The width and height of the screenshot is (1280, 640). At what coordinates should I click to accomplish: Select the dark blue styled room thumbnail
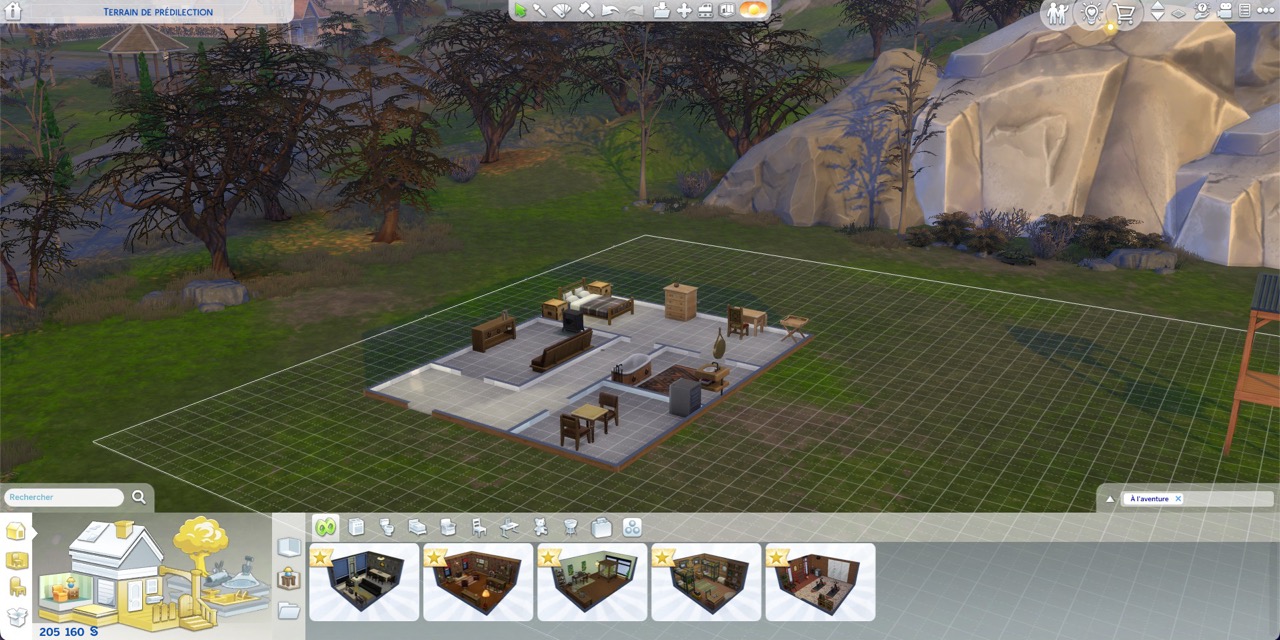click(364, 582)
